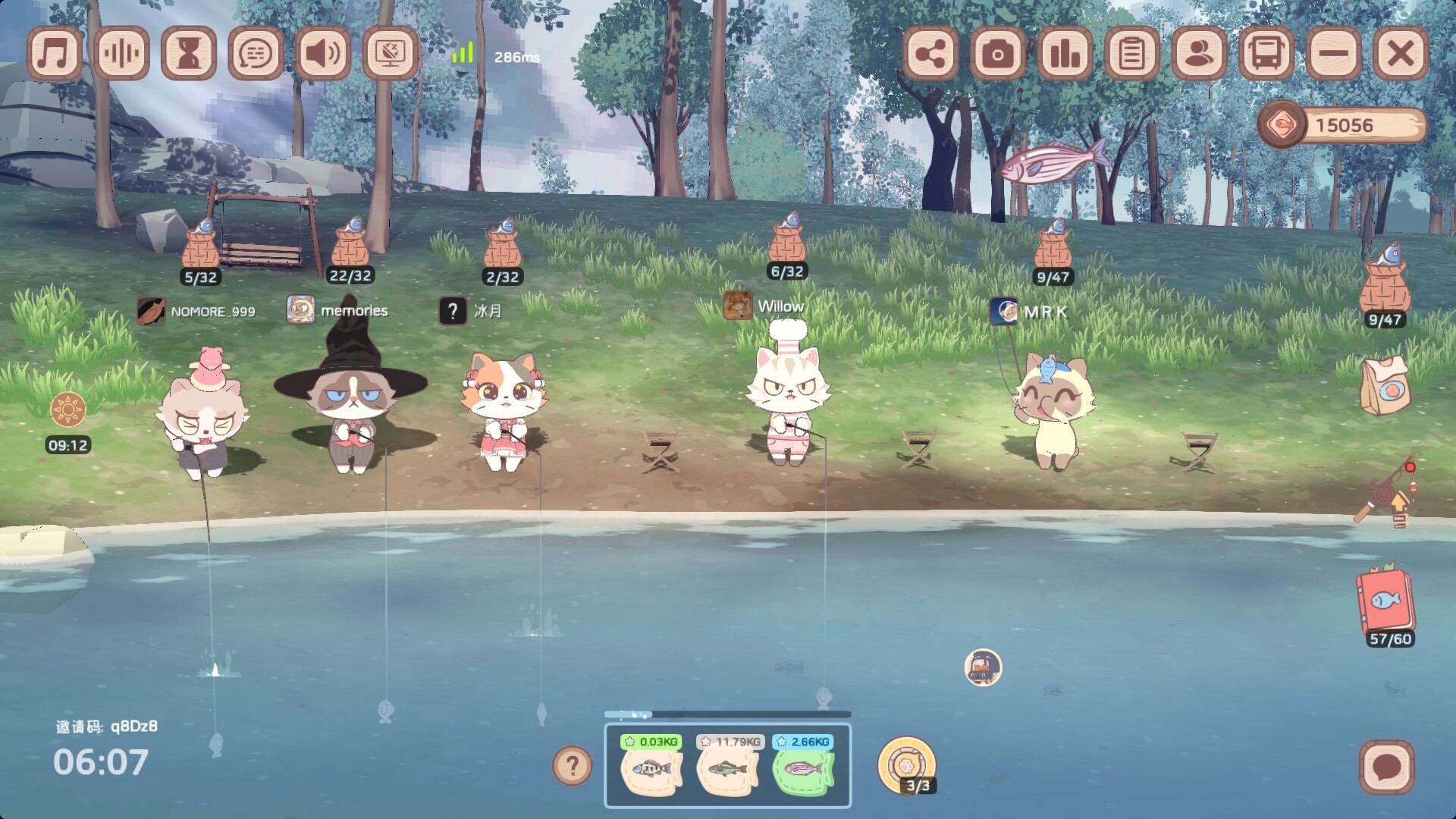Image resolution: width=1456 pixels, height=819 pixels.
Task: Open the clipboard quest icon
Action: 1131,53
